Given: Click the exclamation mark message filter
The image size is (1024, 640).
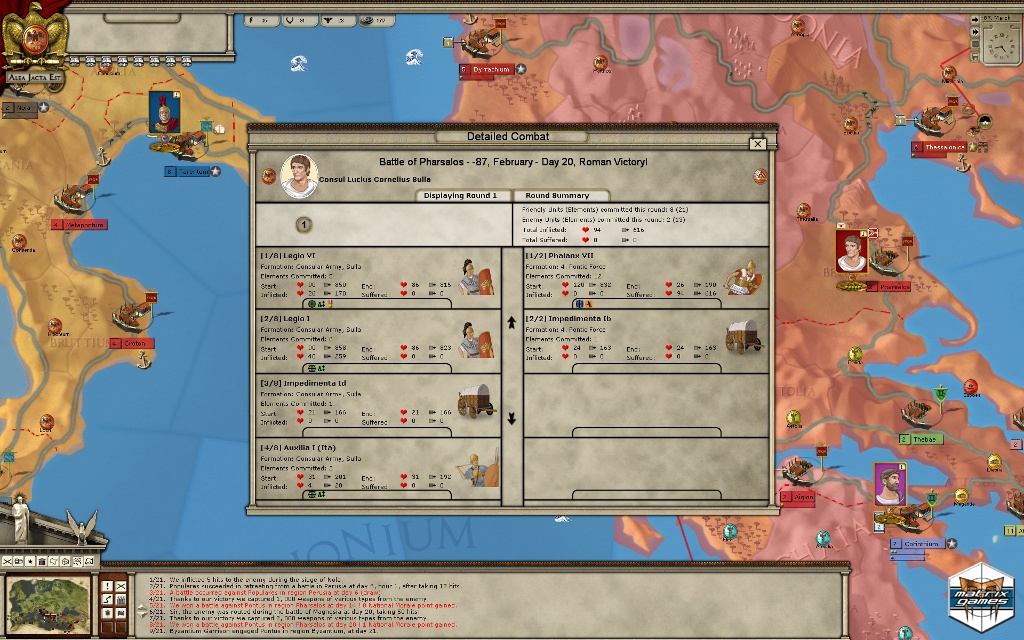Looking at the screenshot, I should pyautogui.click(x=106, y=585).
